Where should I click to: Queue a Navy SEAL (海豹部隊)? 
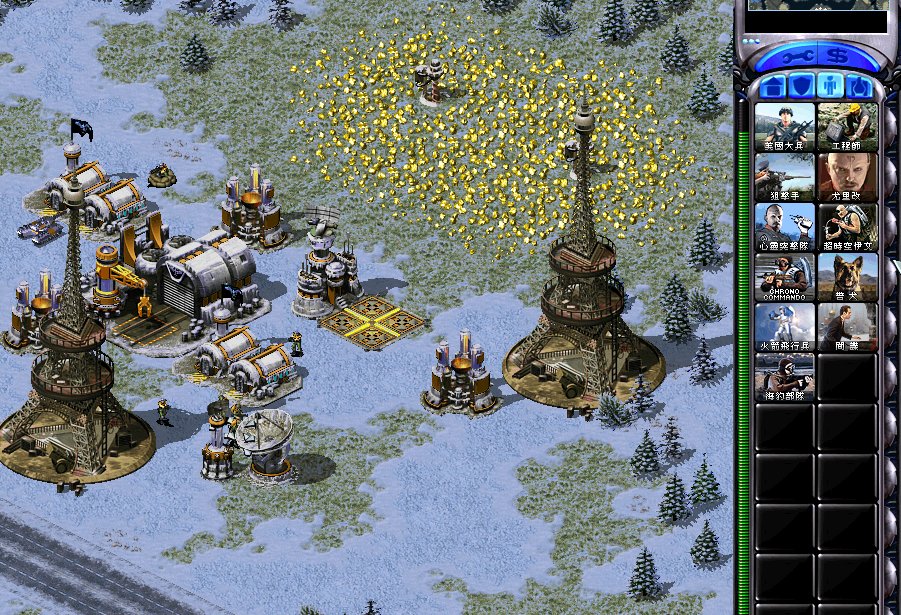coord(785,377)
